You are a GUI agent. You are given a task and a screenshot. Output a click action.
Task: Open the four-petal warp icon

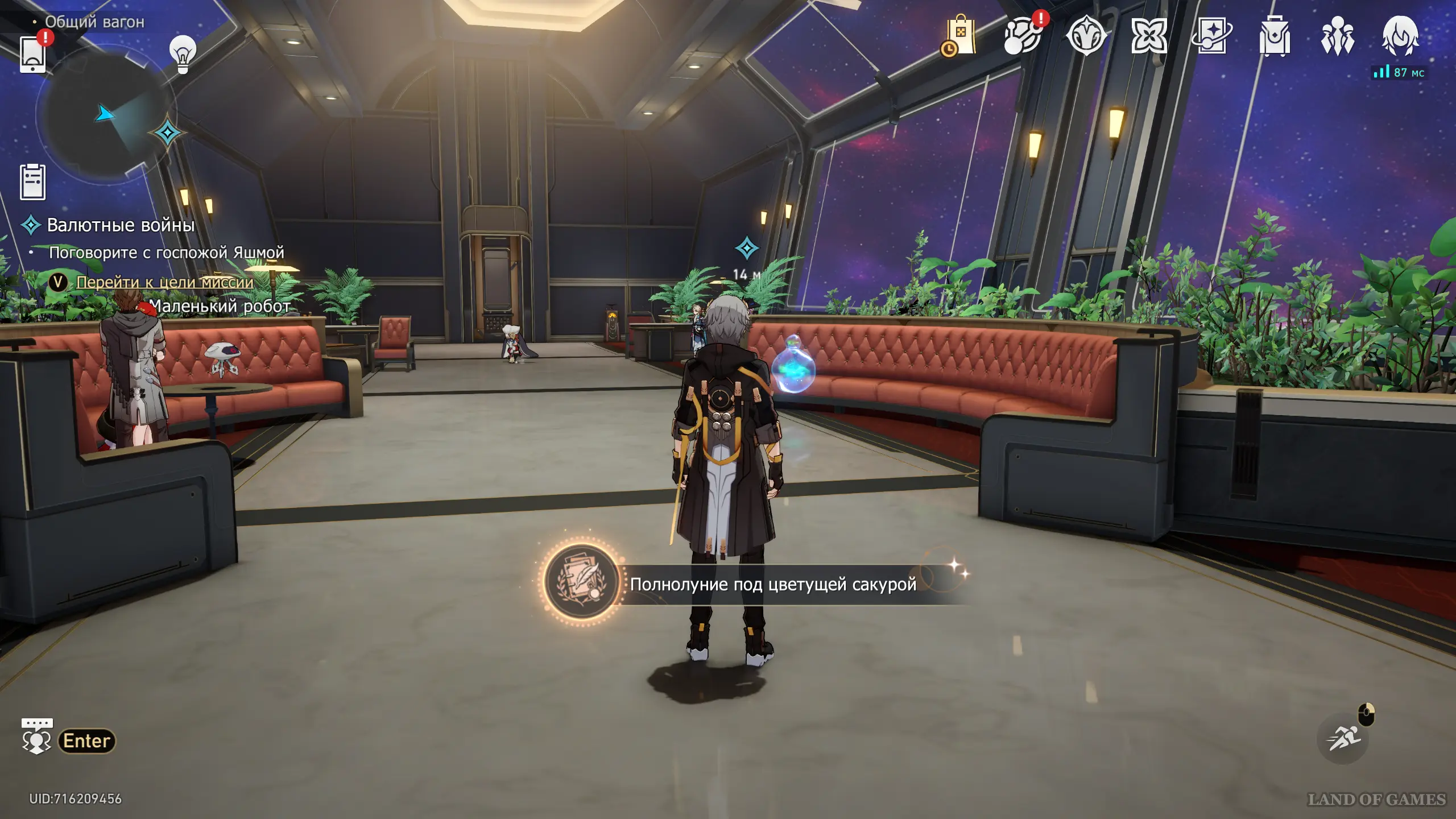[x=1149, y=36]
